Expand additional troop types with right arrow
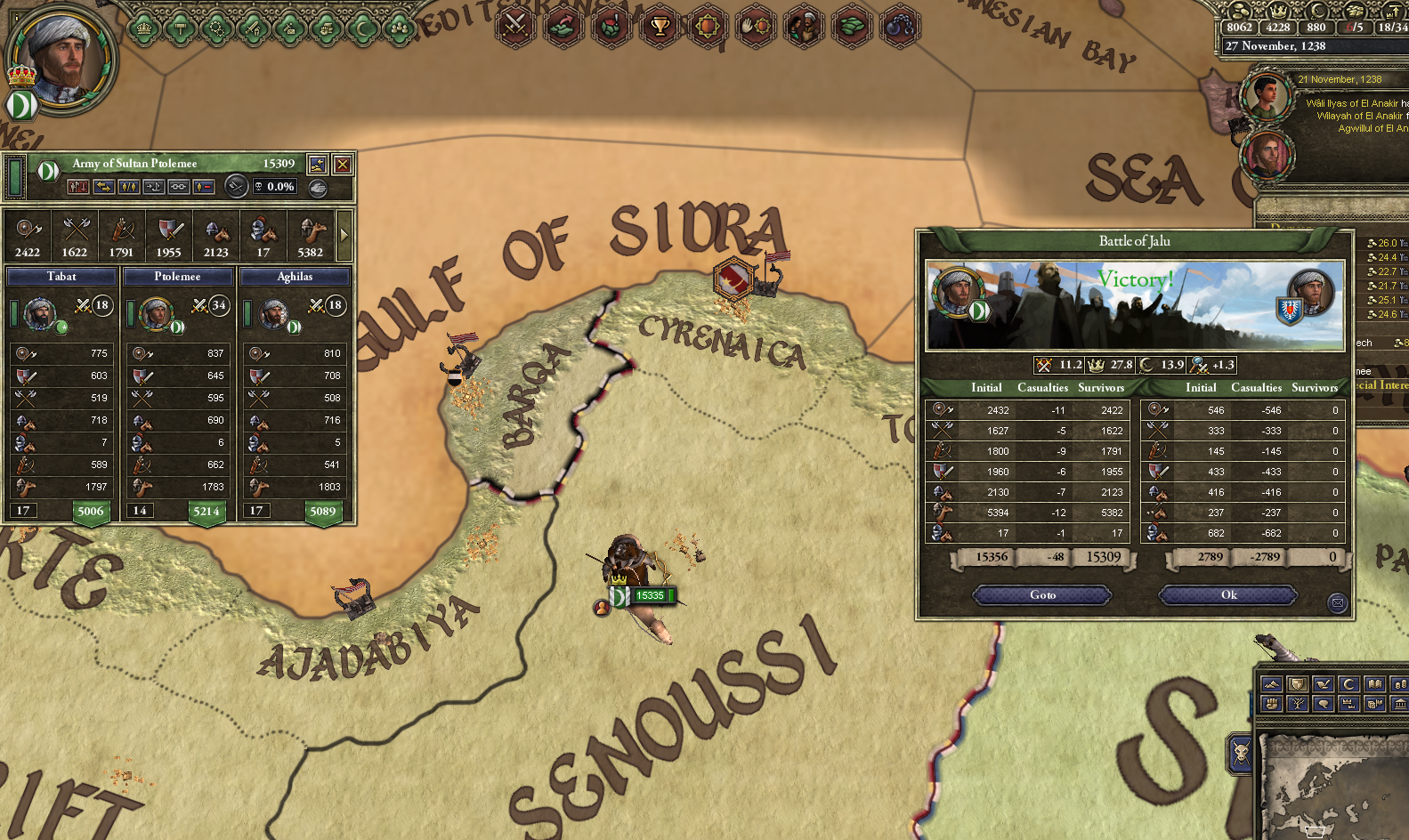 (x=345, y=234)
